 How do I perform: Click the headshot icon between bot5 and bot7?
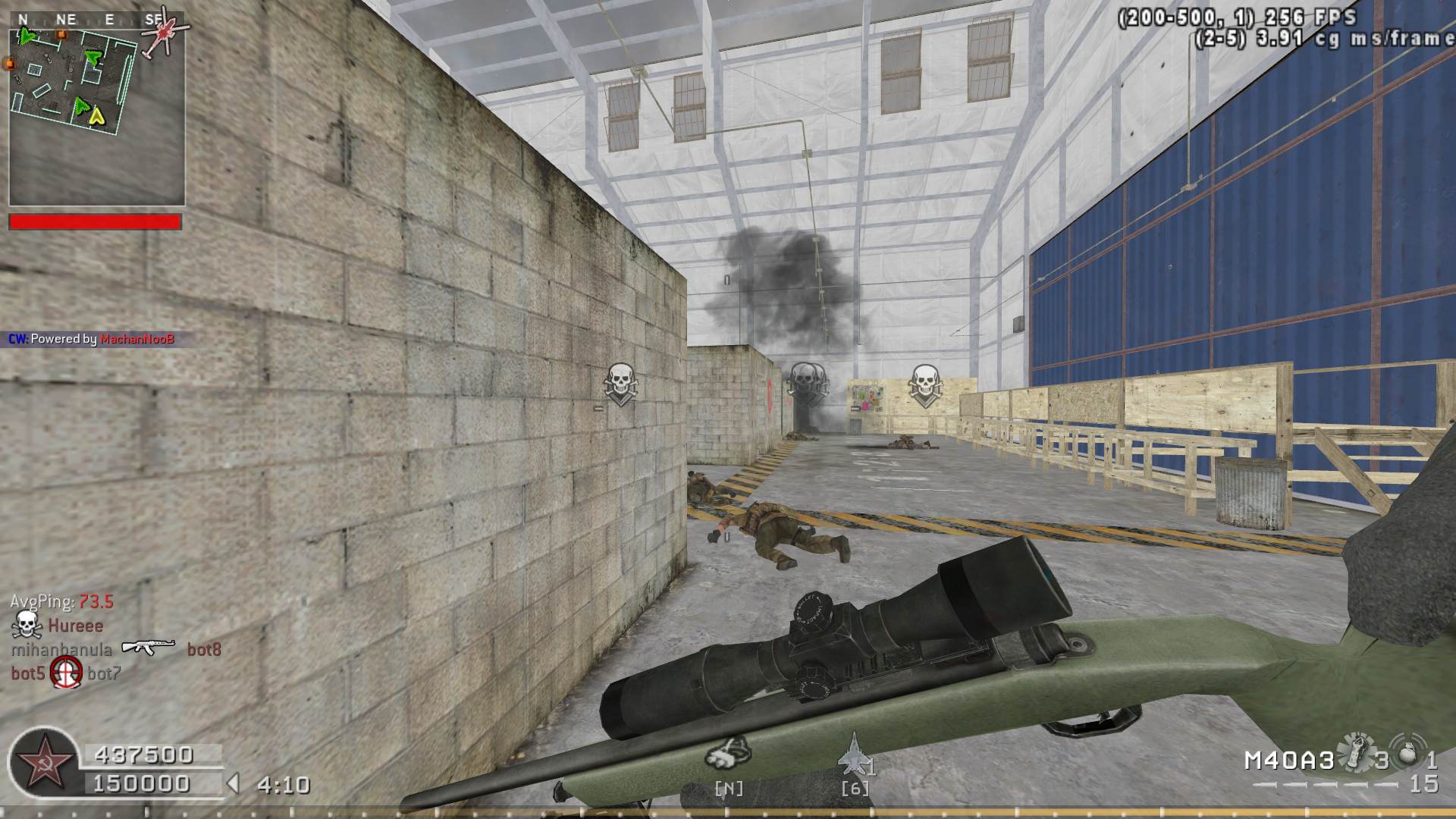66,673
